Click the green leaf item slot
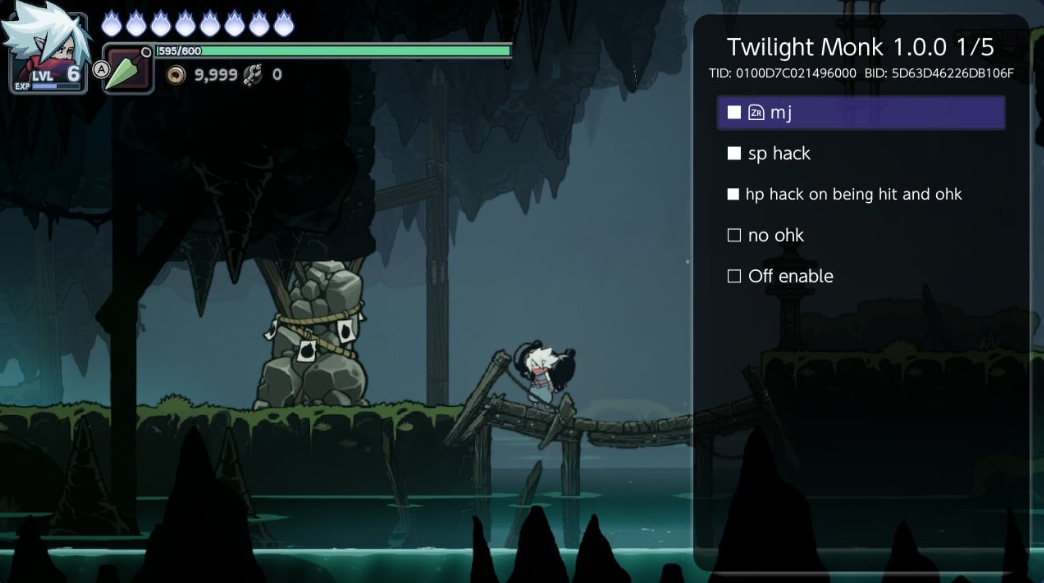1044x583 pixels. click(129, 70)
